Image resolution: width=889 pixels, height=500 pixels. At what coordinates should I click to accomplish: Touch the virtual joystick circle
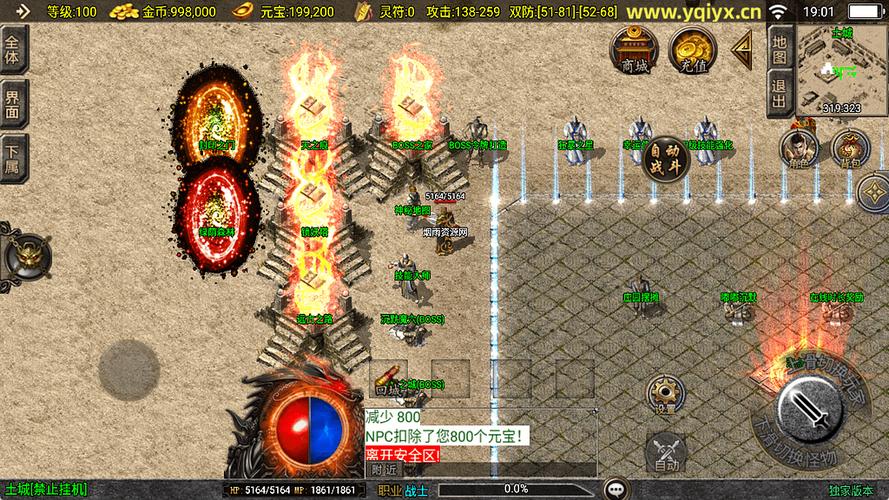[128, 368]
